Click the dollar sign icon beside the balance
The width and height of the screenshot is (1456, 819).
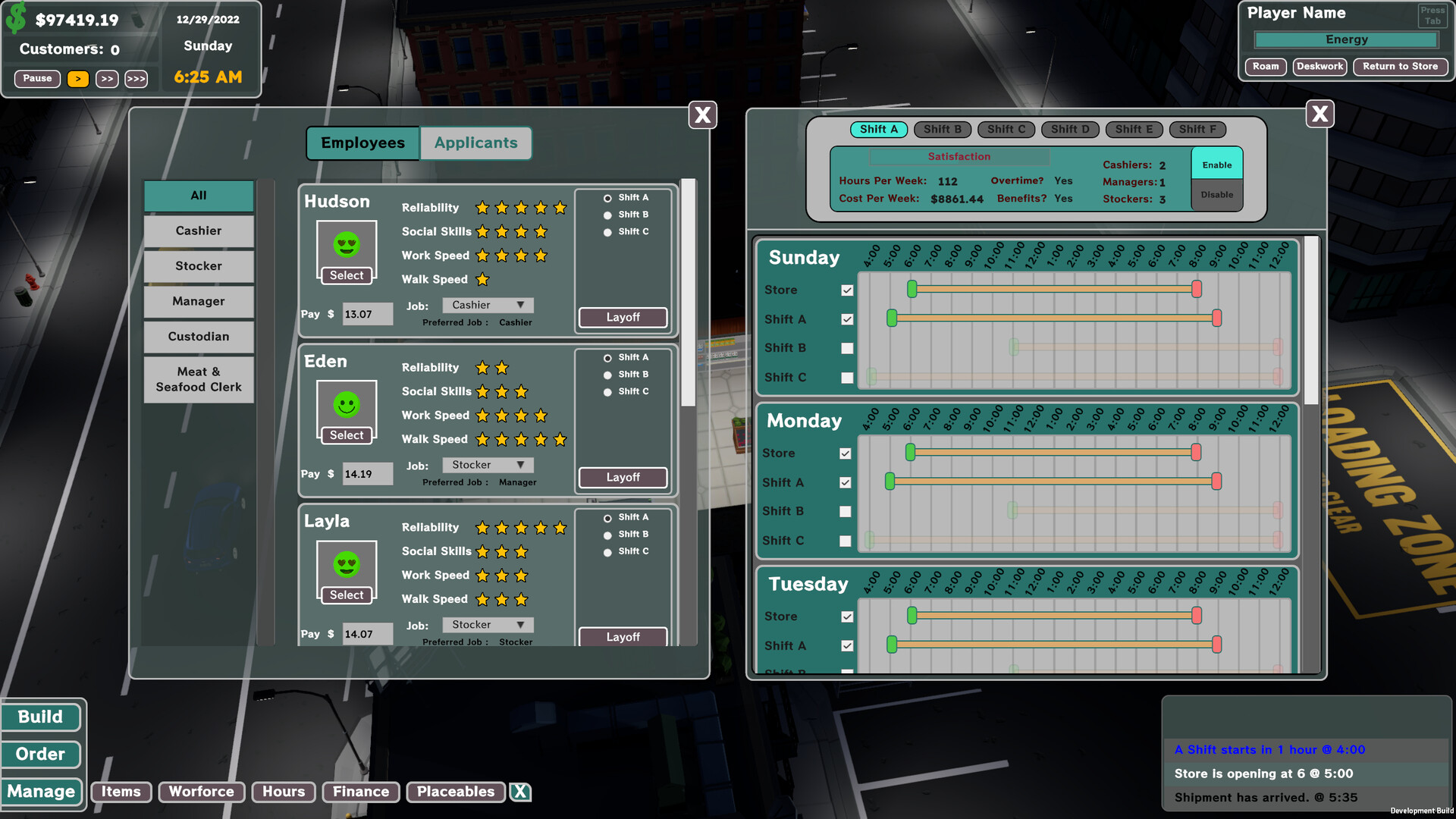[17, 17]
